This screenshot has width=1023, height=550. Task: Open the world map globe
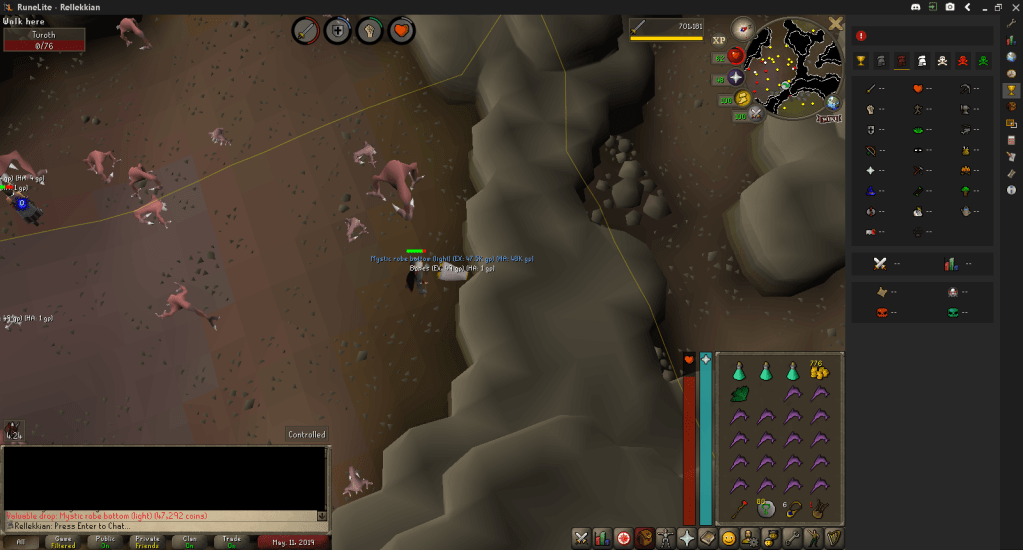pyautogui.click(x=832, y=103)
